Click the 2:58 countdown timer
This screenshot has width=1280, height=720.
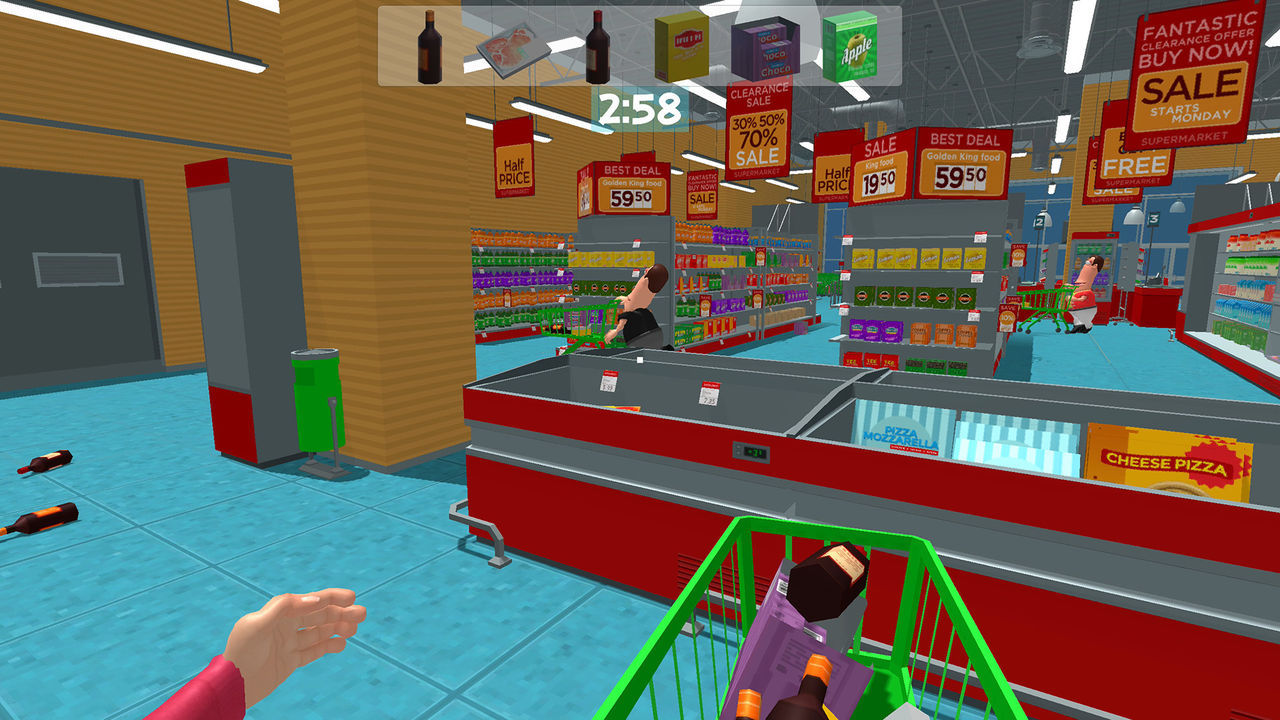pos(639,105)
